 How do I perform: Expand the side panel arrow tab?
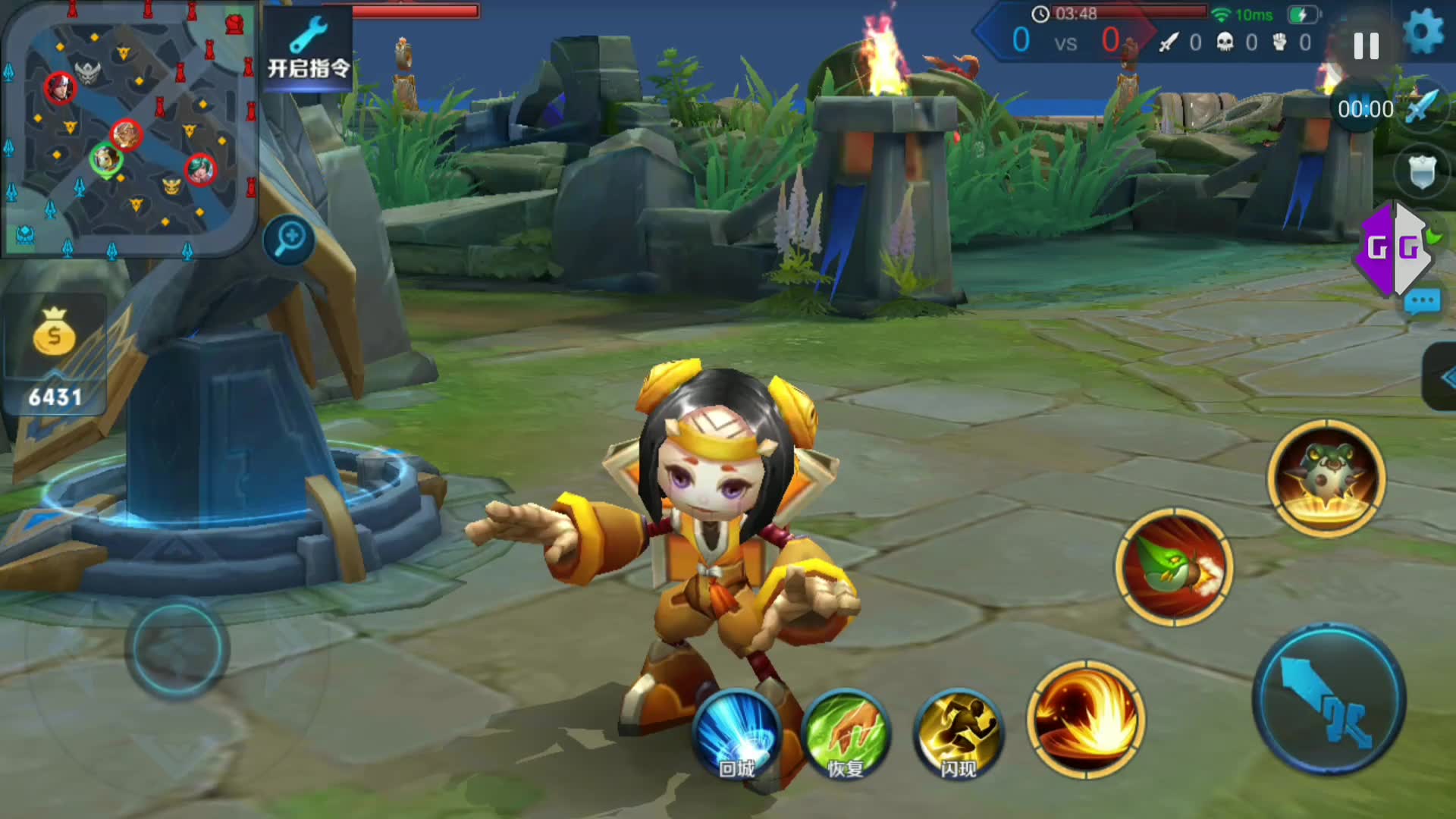(x=1442, y=377)
